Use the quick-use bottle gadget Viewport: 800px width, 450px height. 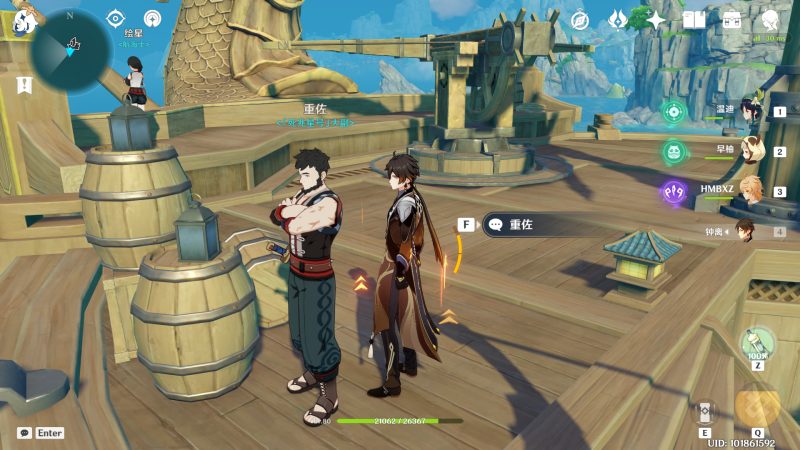[757, 345]
